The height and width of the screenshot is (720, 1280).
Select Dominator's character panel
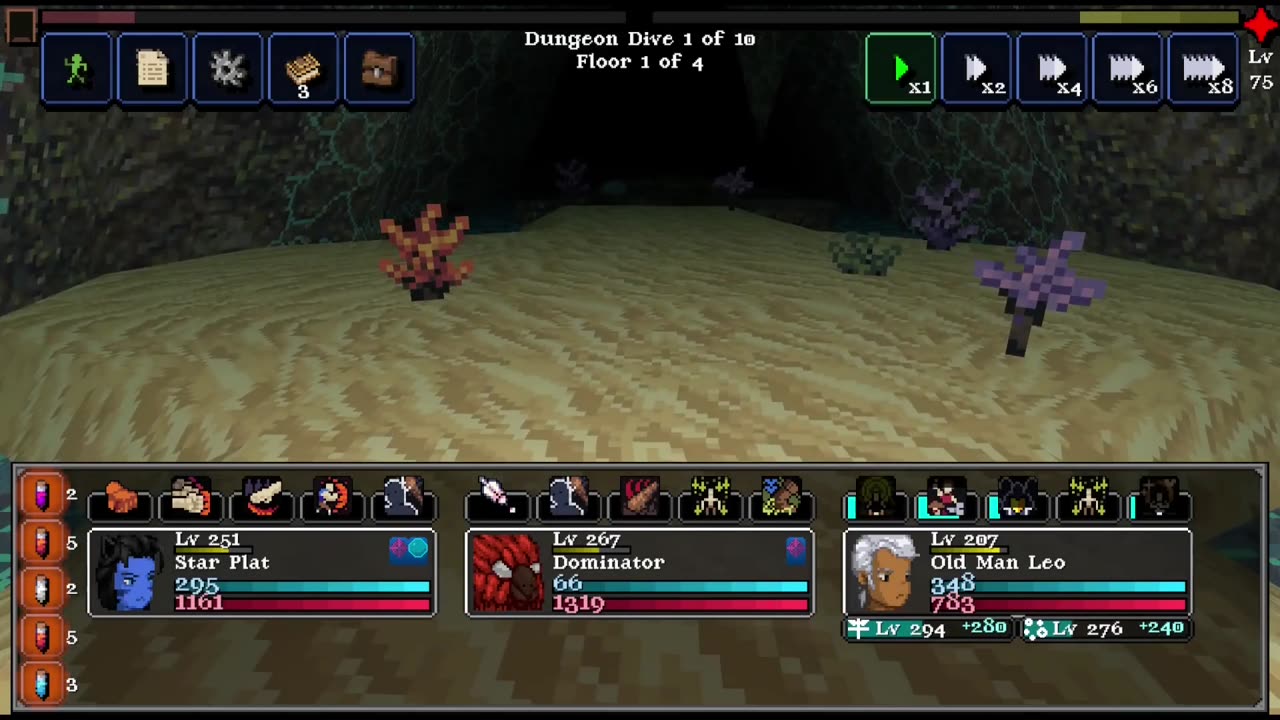(x=640, y=572)
